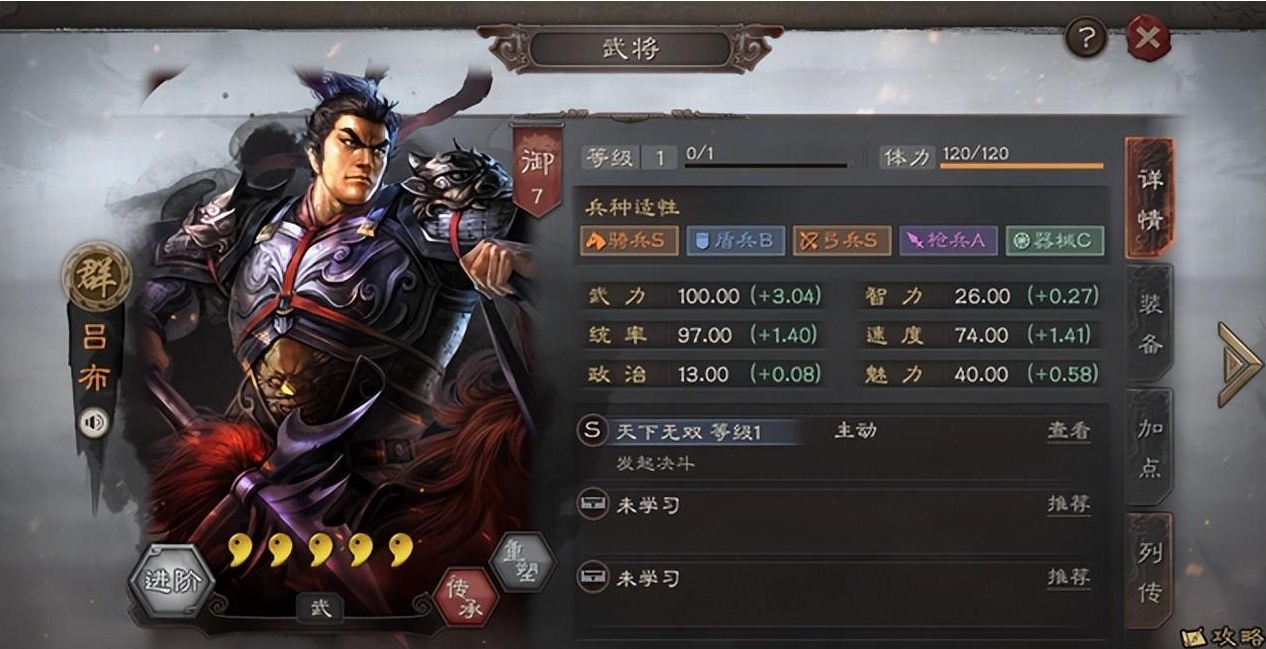Select the 弓兵S archer aptitude badge
Image resolution: width=1266 pixels, height=649 pixels.
[x=841, y=240]
